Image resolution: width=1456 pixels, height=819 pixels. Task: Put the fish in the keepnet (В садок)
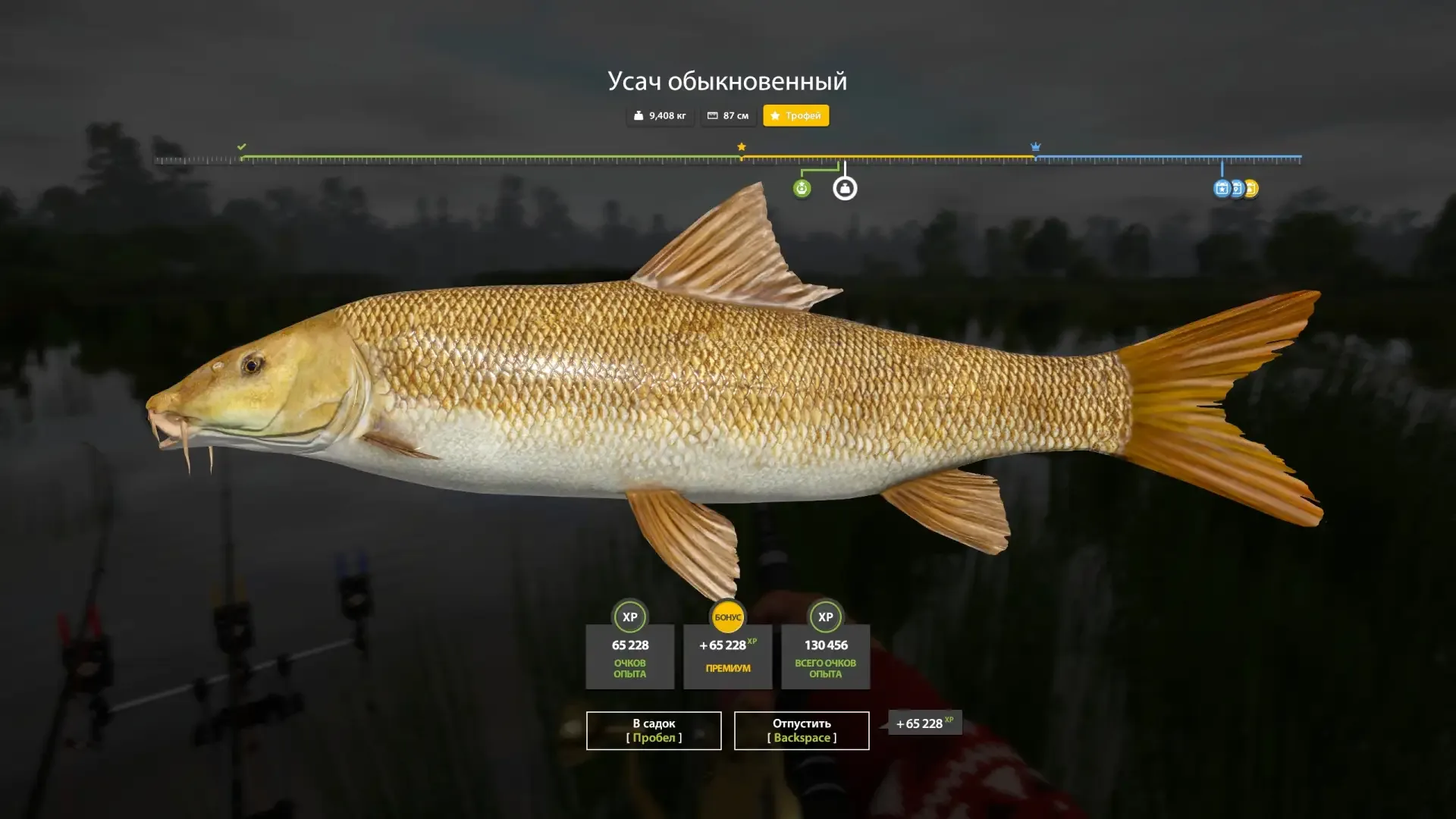click(x=654, y=730)
